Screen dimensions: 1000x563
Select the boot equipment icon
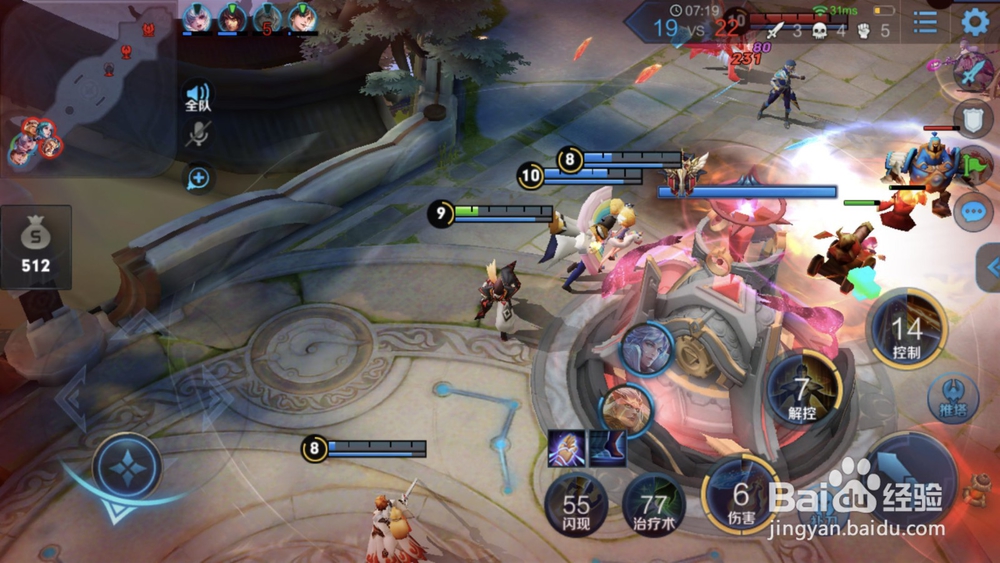point(607,449)
